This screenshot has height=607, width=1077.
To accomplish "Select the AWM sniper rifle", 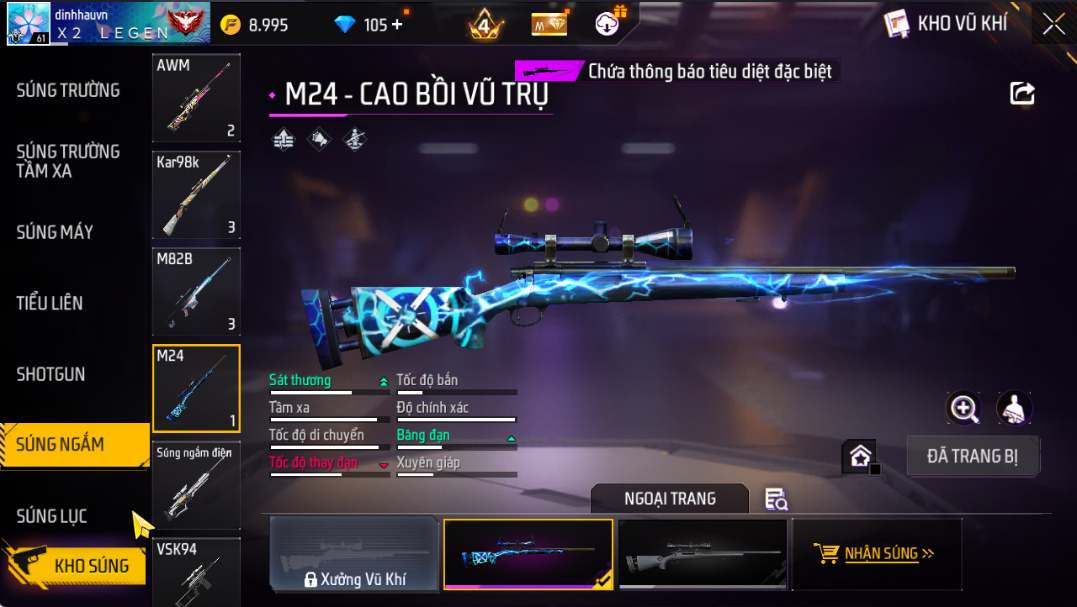I will click(x=196, y=98).
